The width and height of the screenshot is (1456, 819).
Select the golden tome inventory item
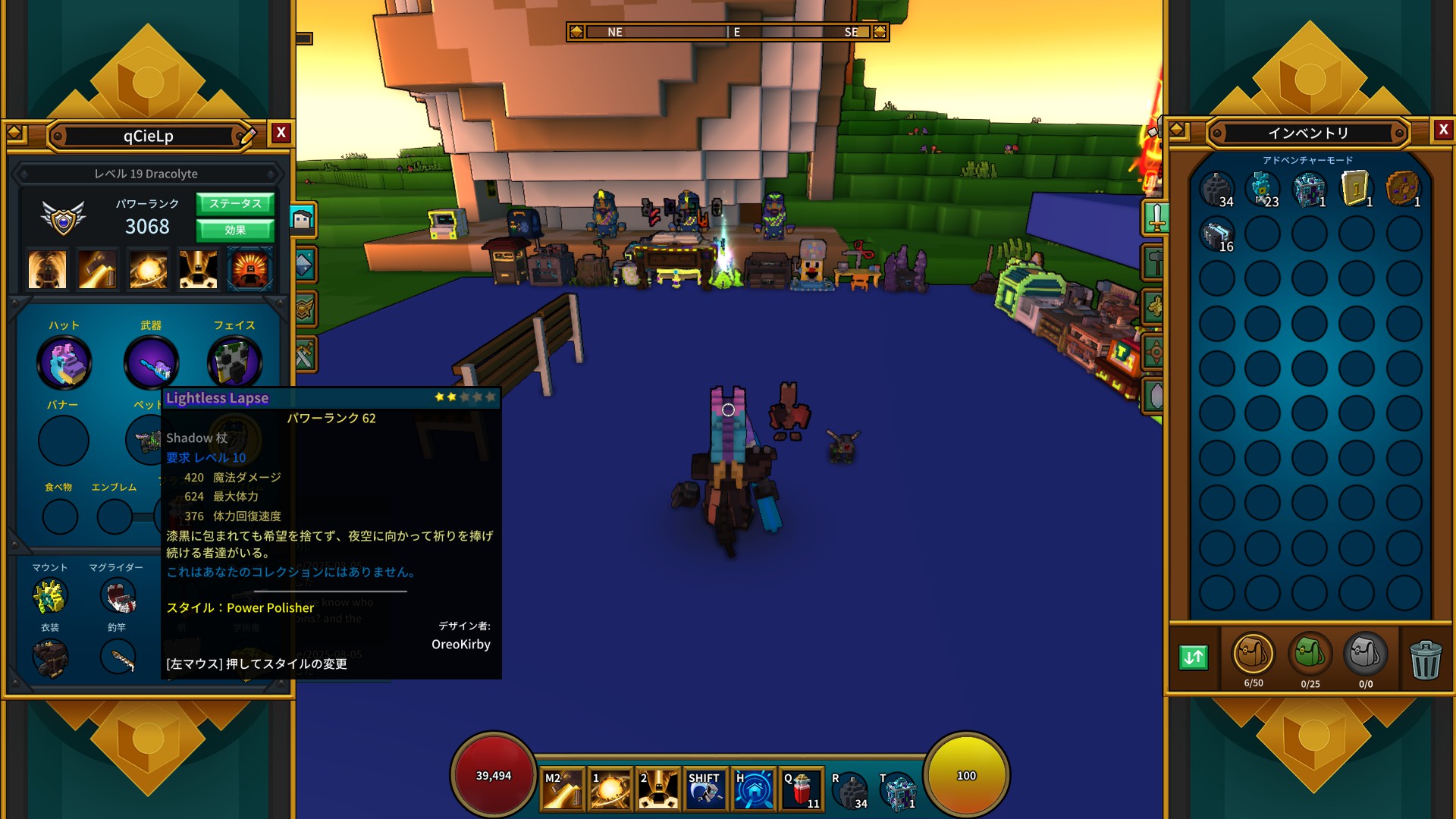click(1356, 189)
